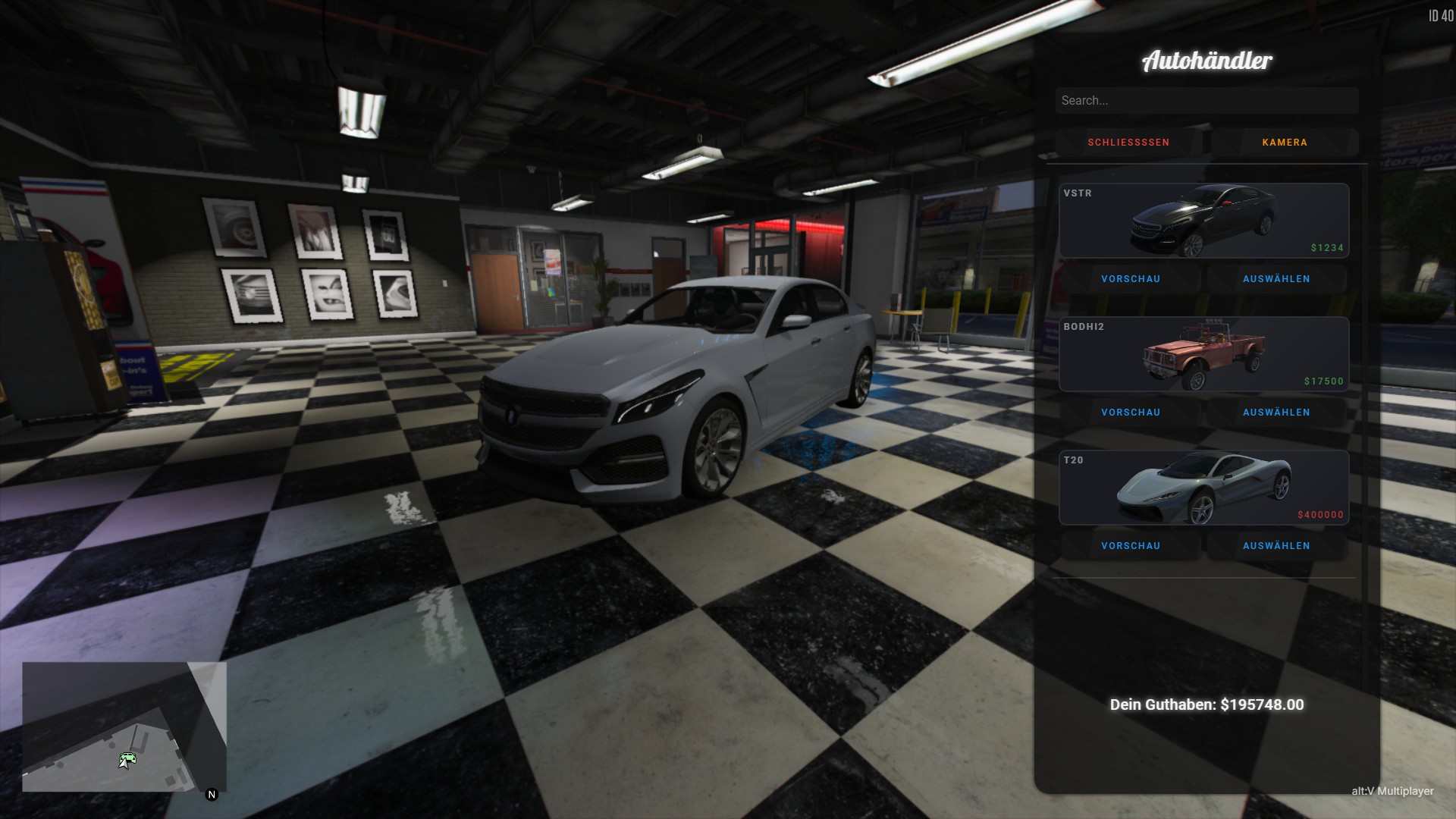Select the T20 supercar thumbnail
Screen dimensions: 1456x819
tap(1203, 488)
